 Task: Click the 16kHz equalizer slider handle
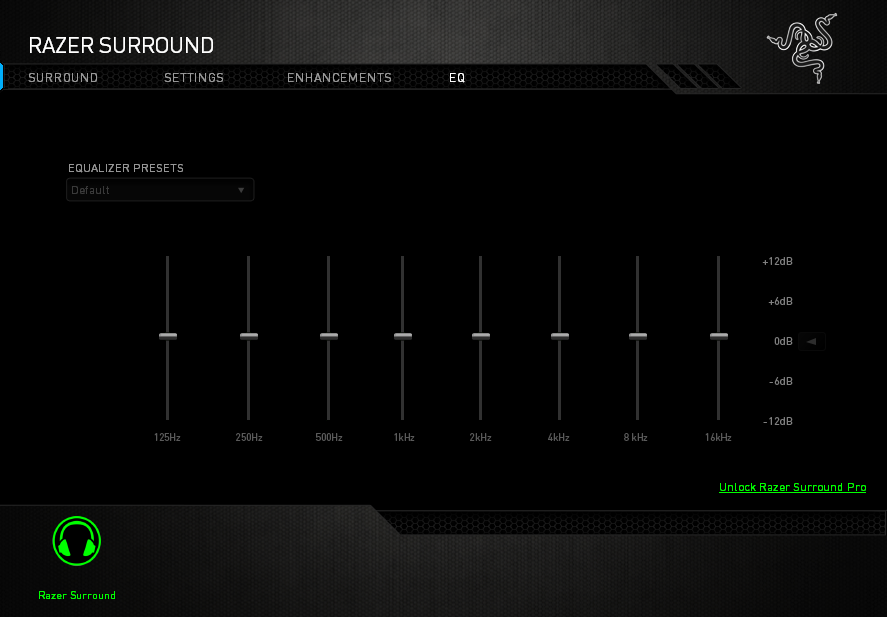(719, 336)
